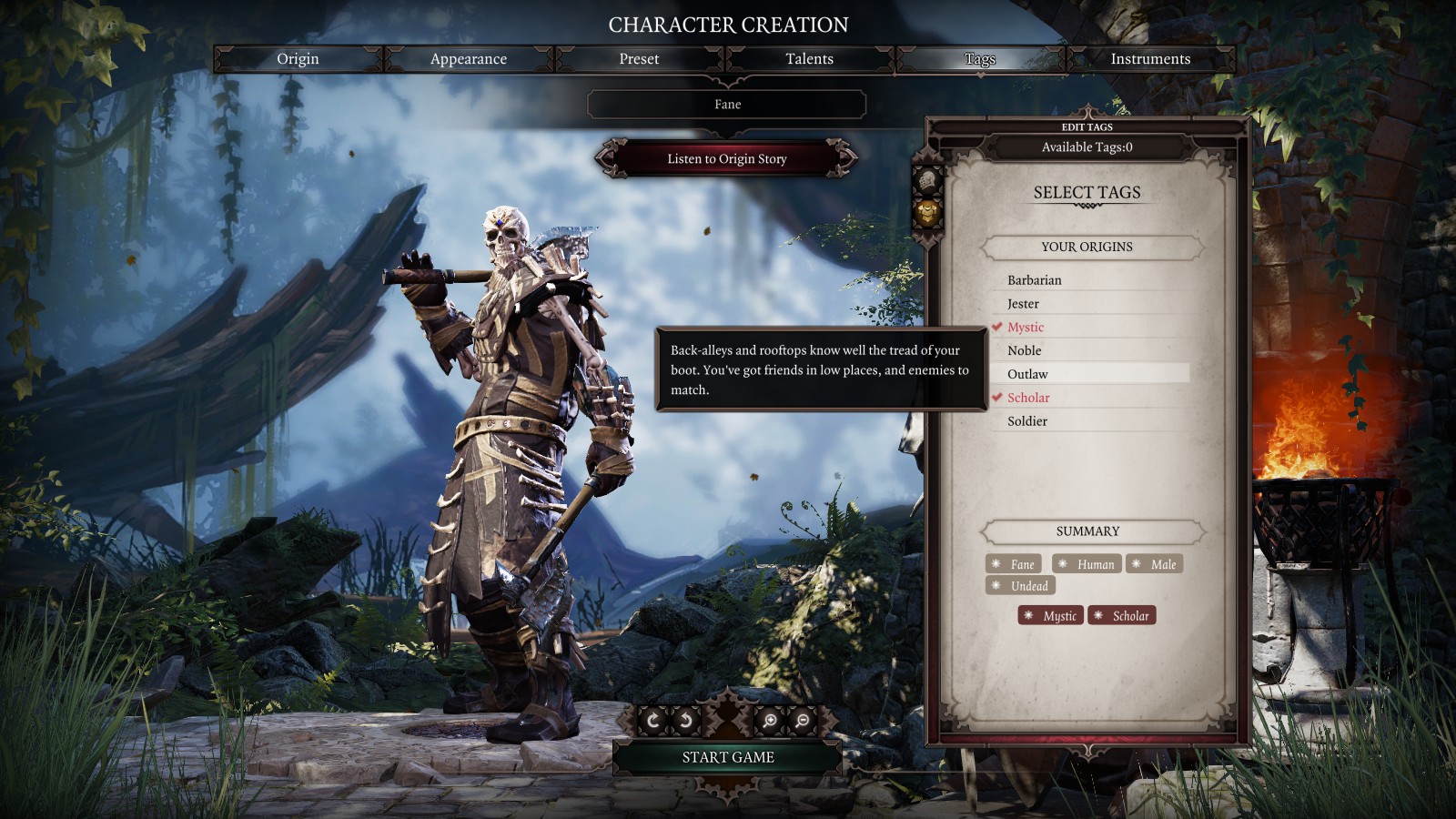Open the Instruments tab
The width and height of the screenshot is (1456, 819).
point(1150,59)
